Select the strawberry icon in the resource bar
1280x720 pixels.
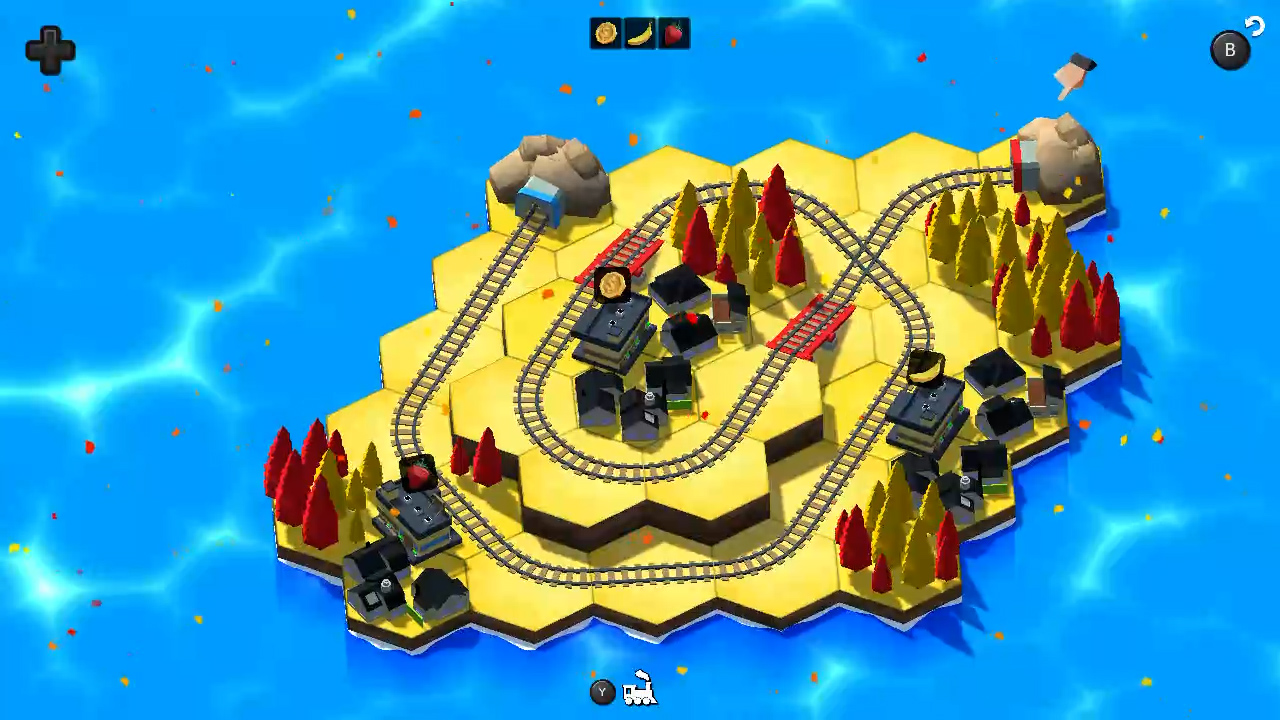[672, 33]
